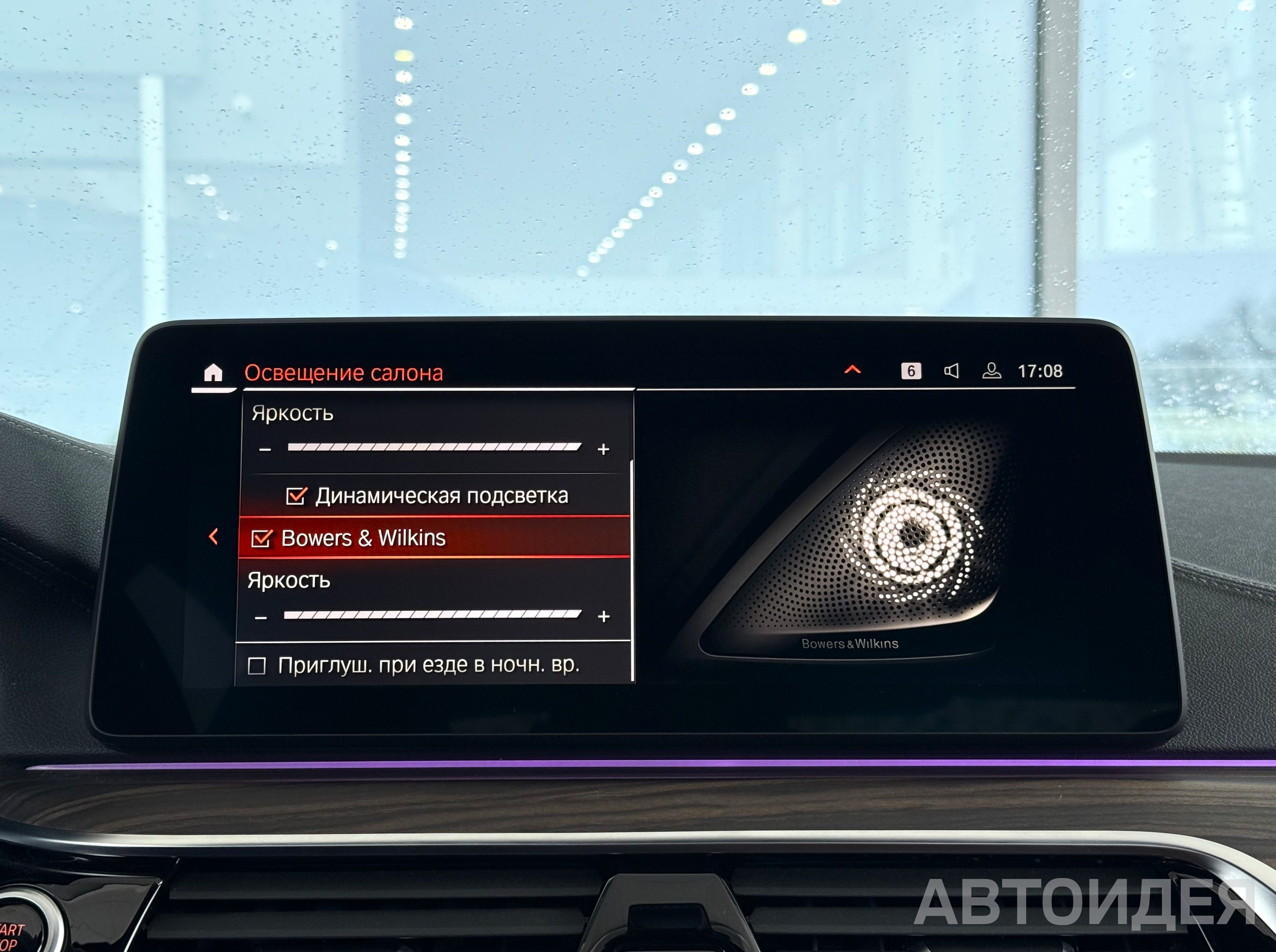
Task: Increase Яркость above Динамическая подсветка with plus
Action: [x=604, y=449]
